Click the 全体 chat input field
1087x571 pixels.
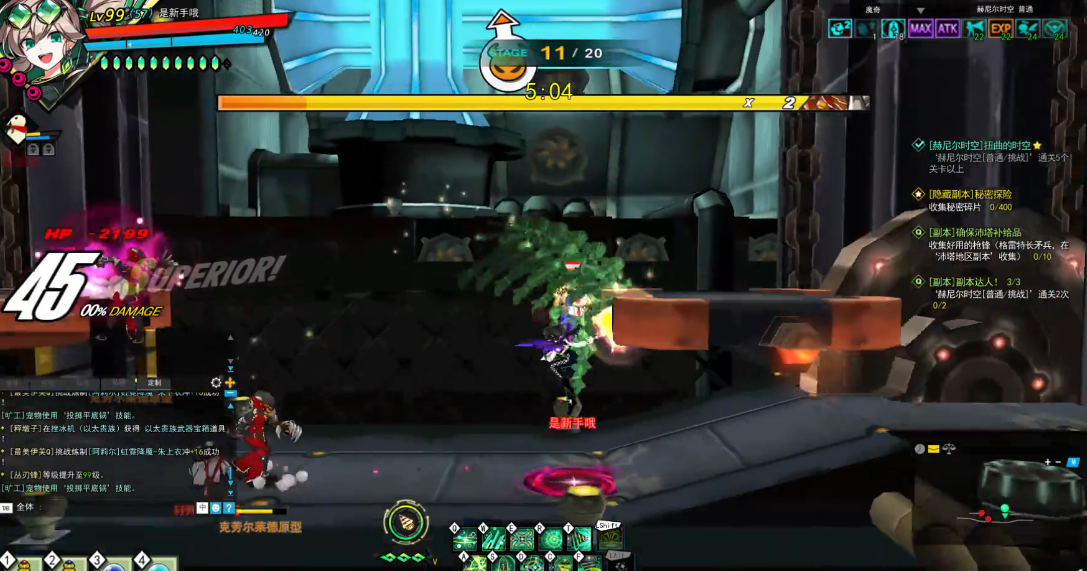click(100, 507)
